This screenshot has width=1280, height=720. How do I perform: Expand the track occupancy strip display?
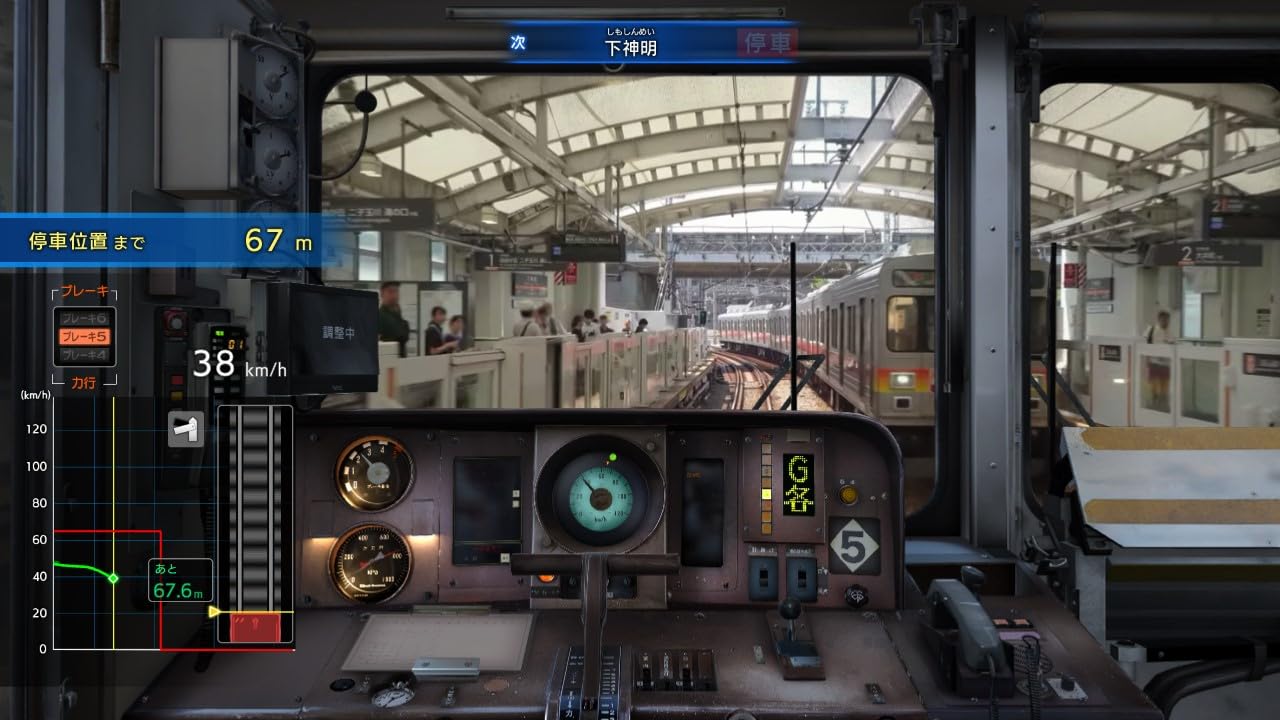click(255, 520)
